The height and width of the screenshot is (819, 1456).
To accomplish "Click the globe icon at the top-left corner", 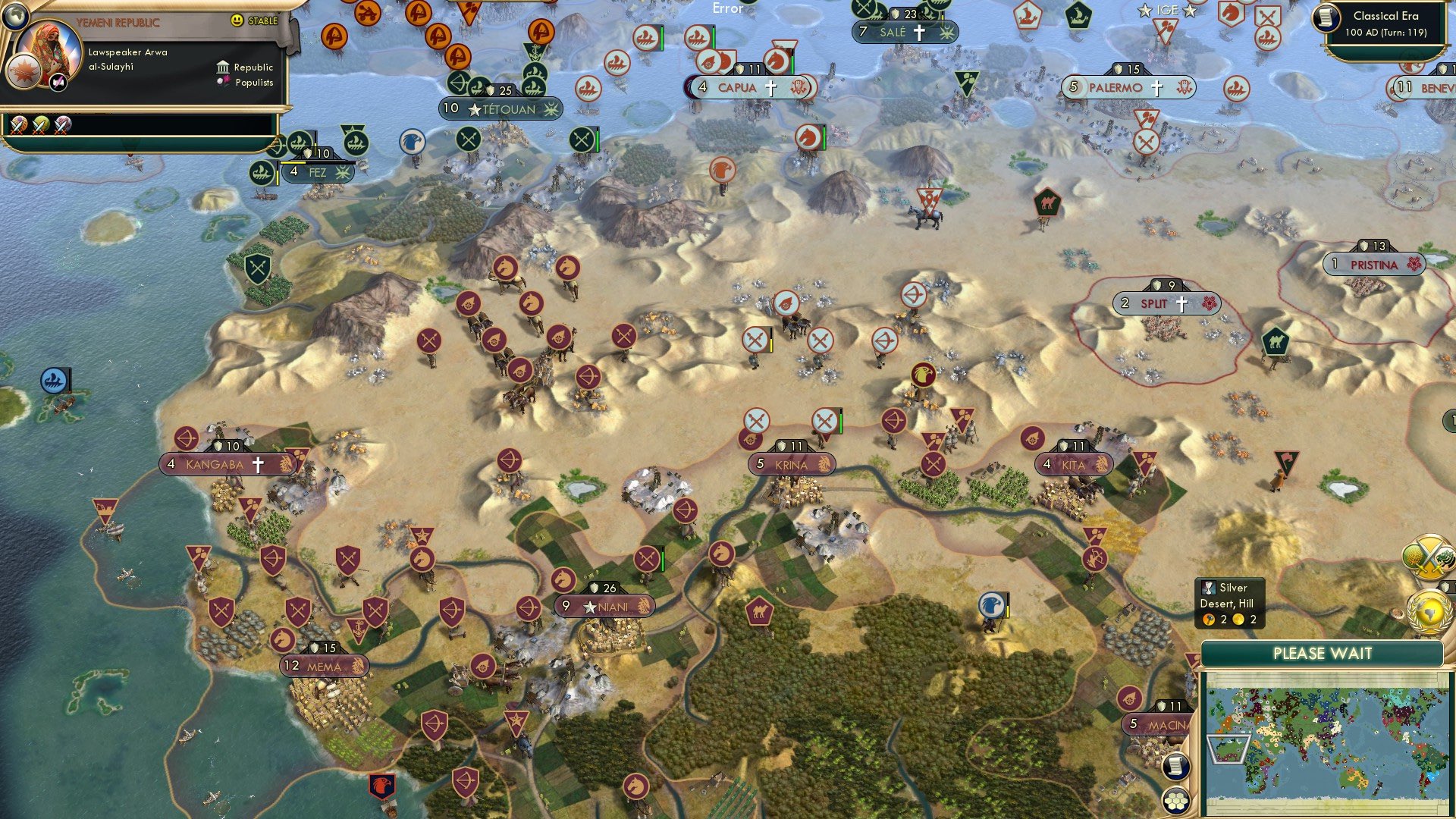I will tap(14, 15).
